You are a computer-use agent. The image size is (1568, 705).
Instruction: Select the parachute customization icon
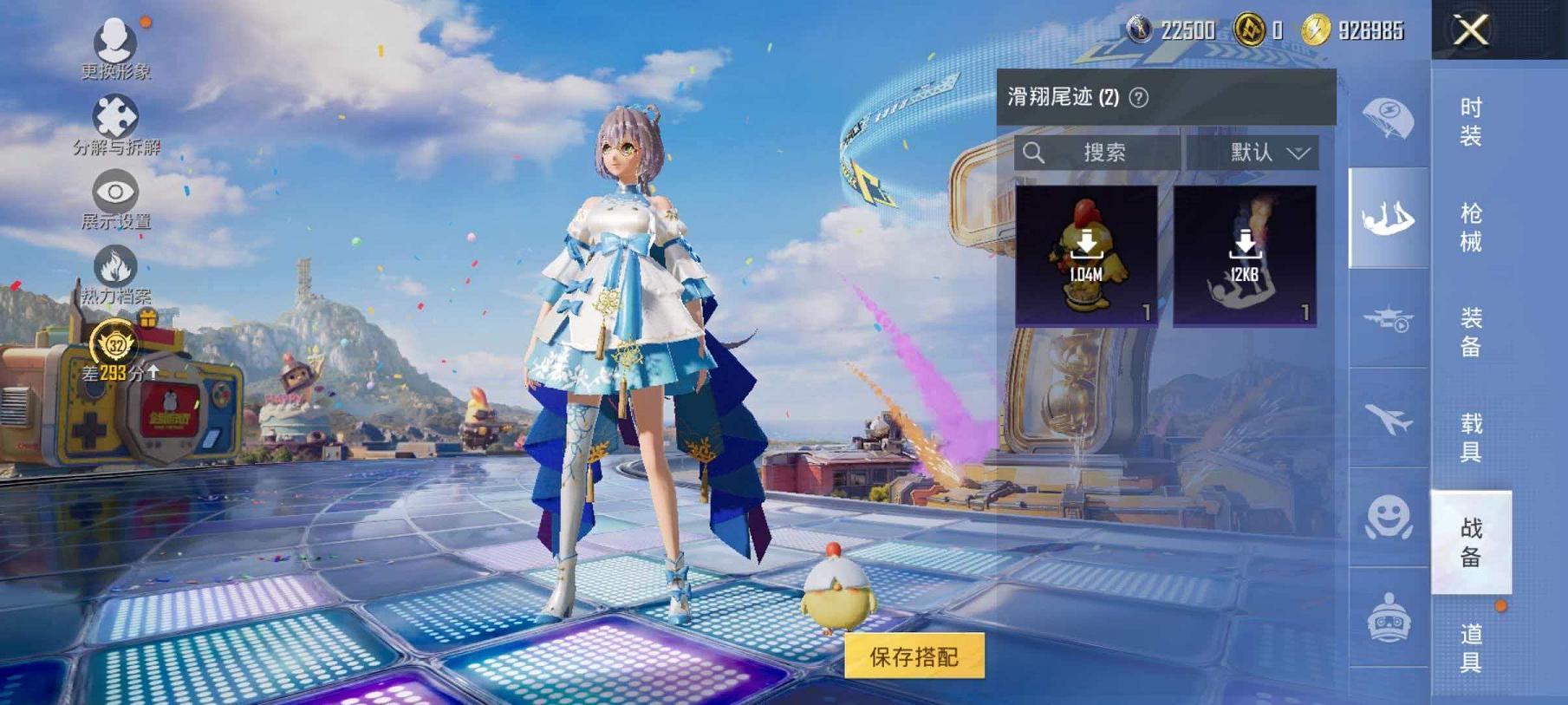click(x=1387, y=114)
